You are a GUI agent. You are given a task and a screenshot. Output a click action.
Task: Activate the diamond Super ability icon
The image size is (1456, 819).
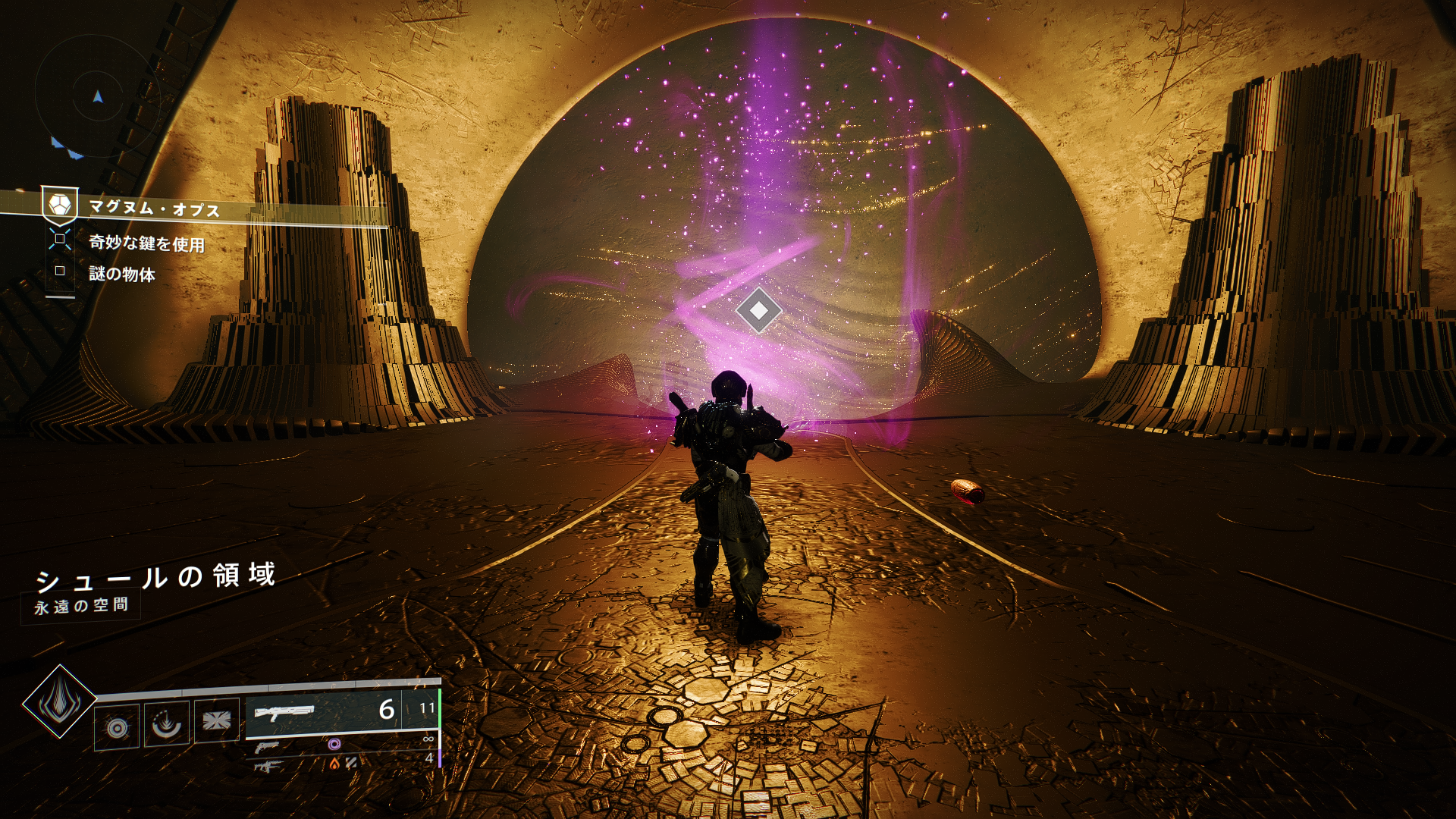59,701
